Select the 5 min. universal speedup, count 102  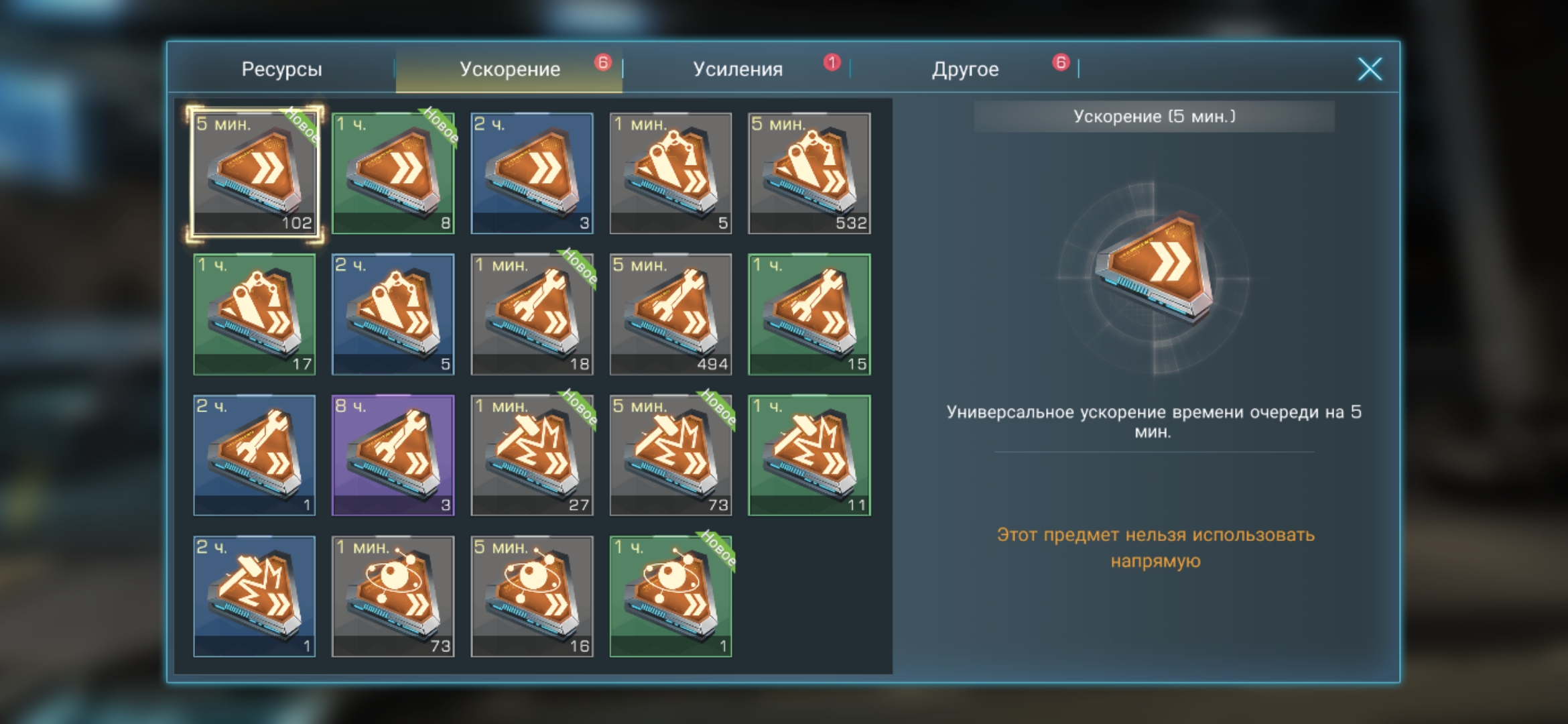(255, 173)
